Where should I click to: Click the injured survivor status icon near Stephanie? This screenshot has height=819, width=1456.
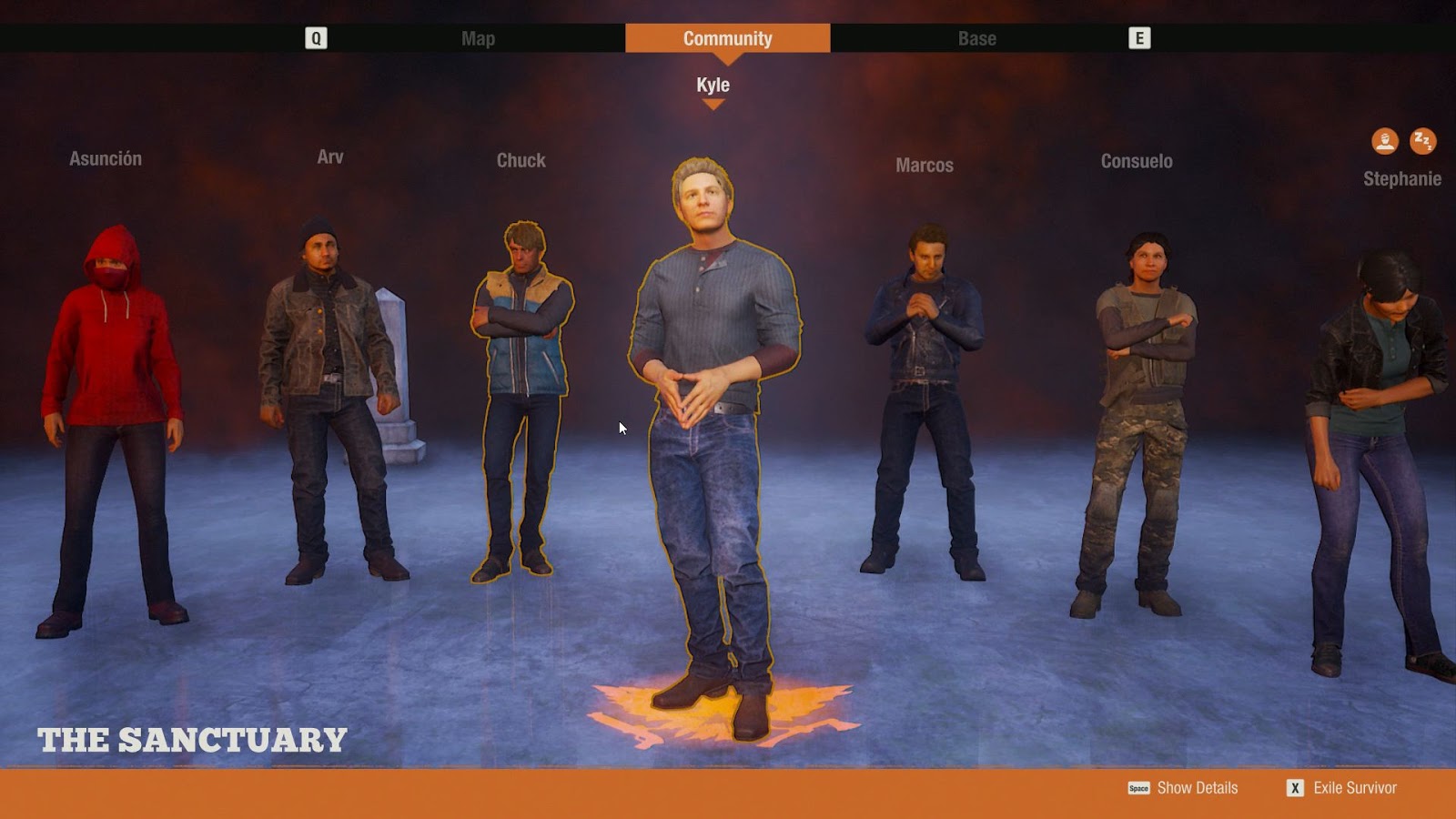tap(1385, 139)
